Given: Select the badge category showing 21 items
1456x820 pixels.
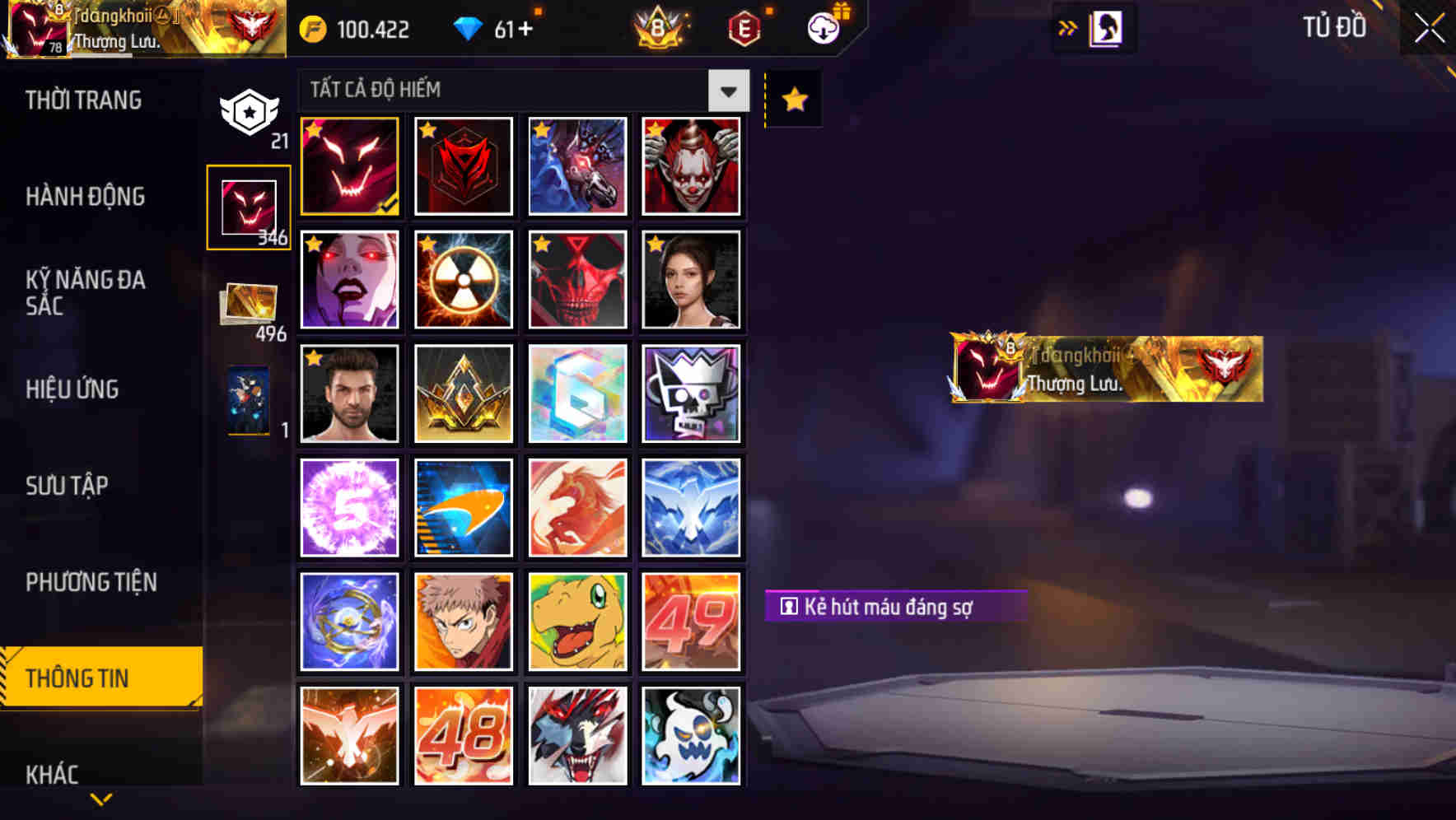Looking at the screenshot, I should pos(248,111).
